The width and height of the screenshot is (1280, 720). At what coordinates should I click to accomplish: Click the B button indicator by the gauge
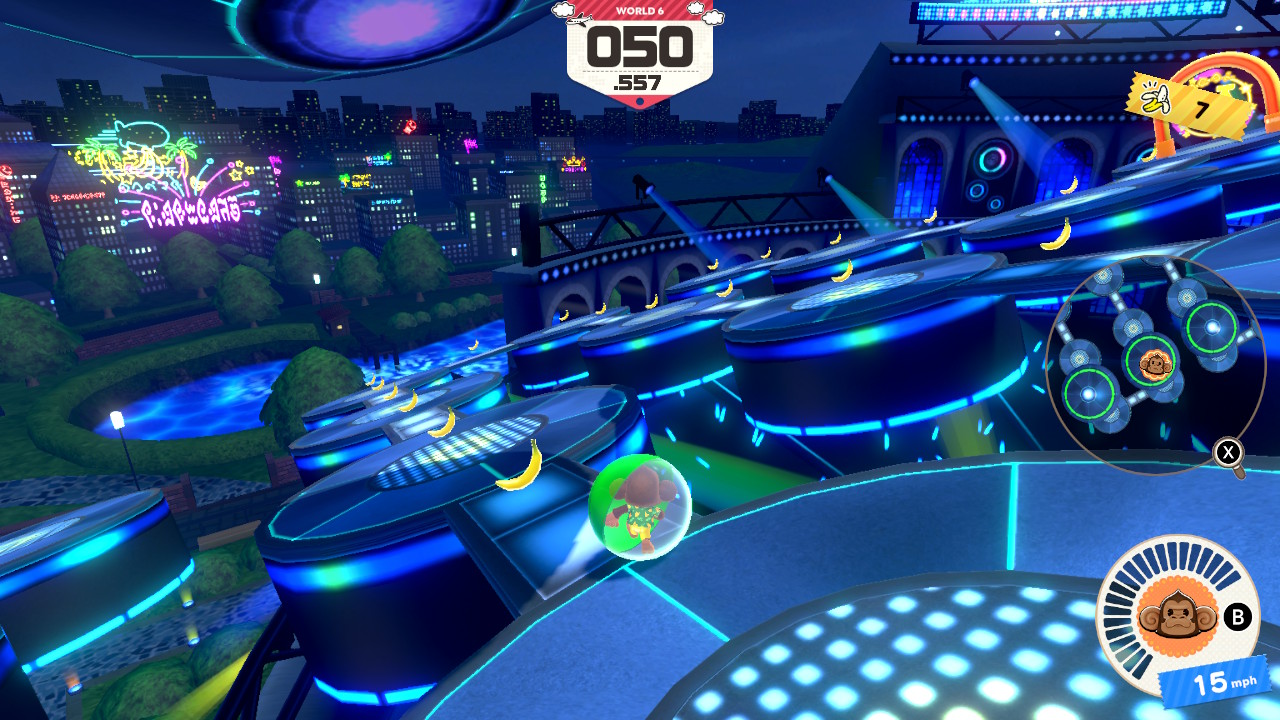1240,618
